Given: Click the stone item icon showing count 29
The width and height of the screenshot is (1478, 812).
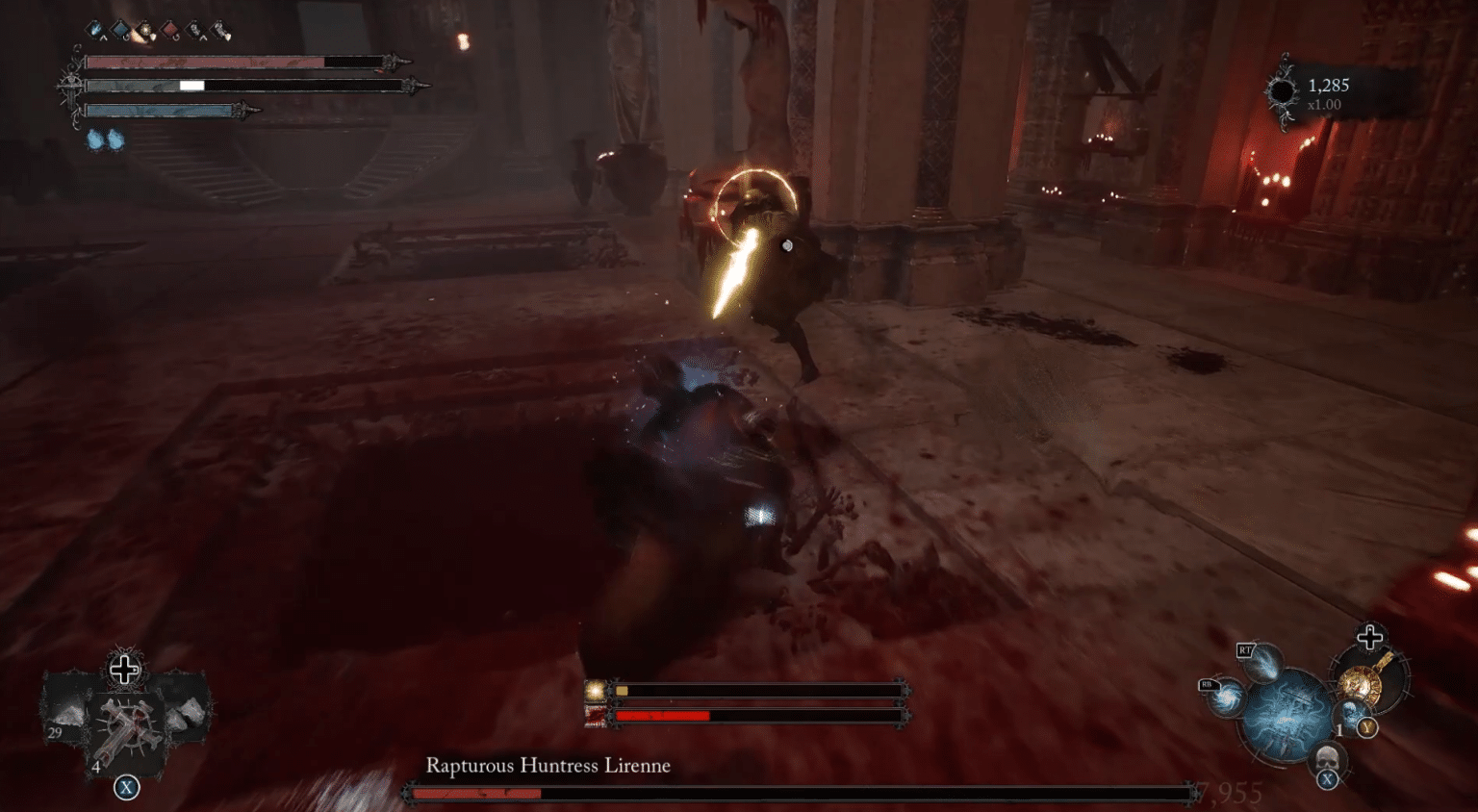Looking at the screenshot, I should click(x=66, y=713).
